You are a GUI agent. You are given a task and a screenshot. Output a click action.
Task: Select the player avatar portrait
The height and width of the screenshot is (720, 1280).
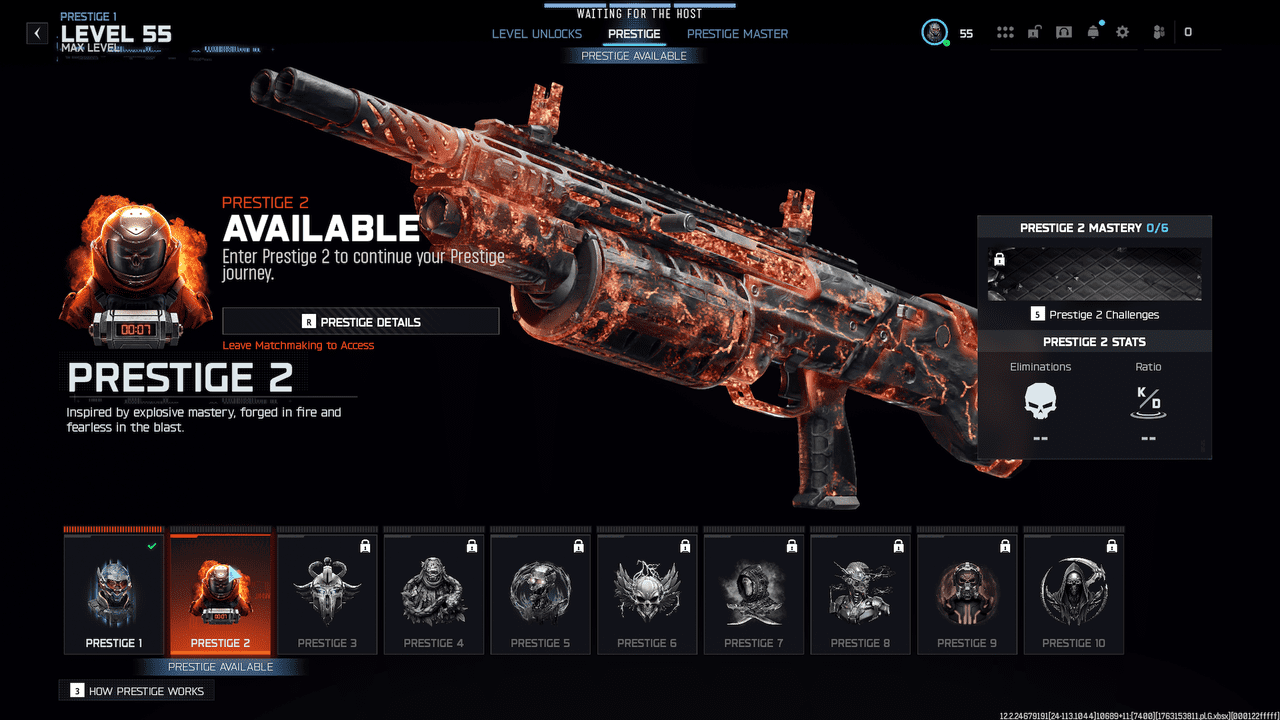click(934, 31)
